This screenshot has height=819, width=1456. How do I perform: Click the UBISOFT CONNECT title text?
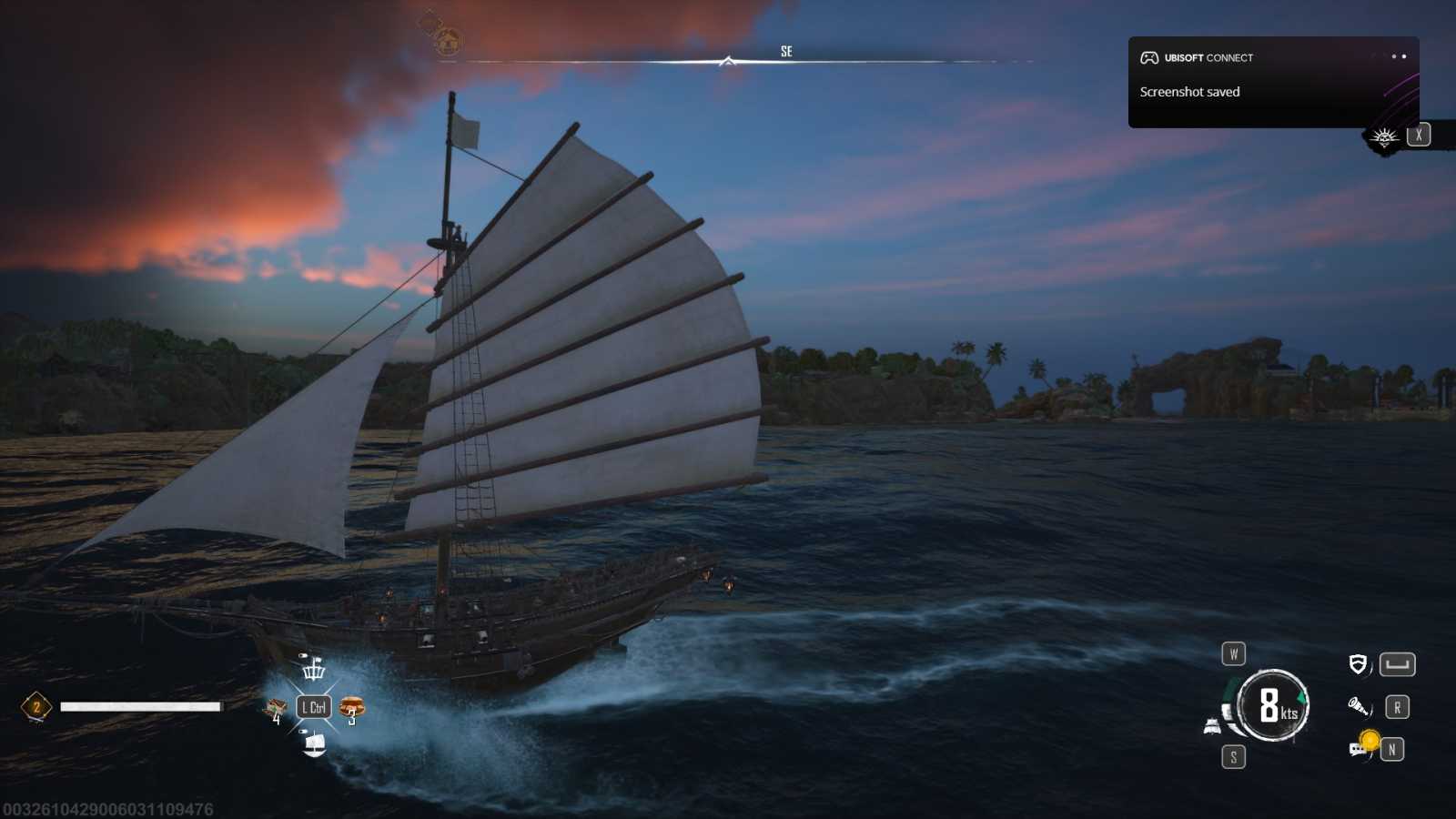point(1210,57)
